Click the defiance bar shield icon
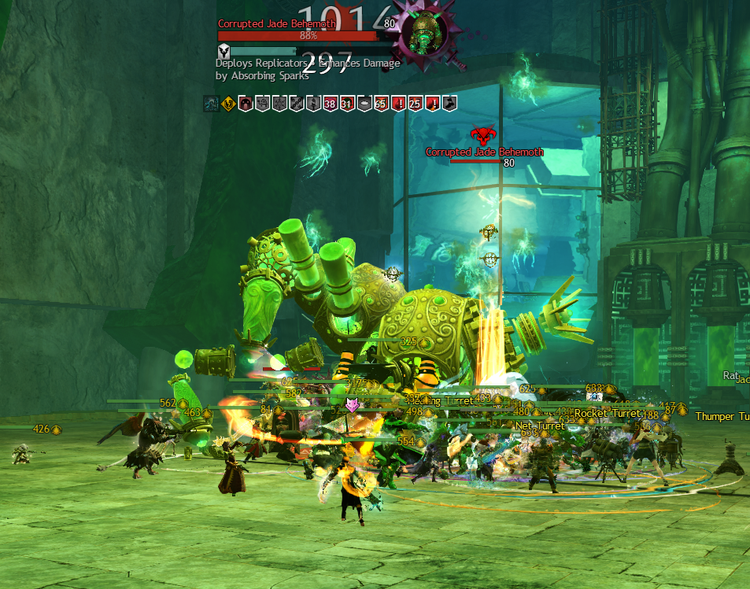 pos(224,51)
